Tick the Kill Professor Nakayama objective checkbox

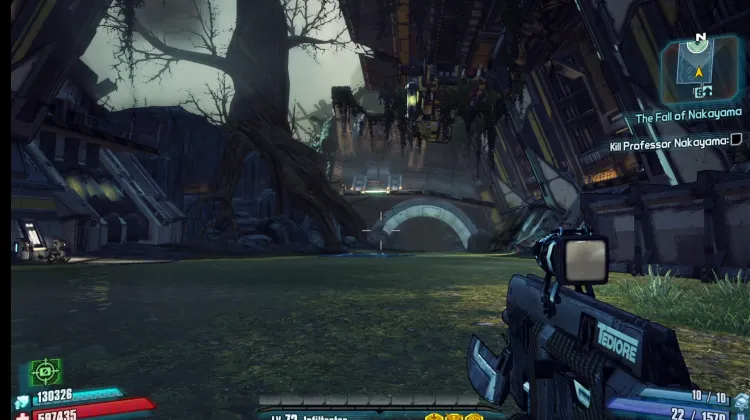(736, 141)
